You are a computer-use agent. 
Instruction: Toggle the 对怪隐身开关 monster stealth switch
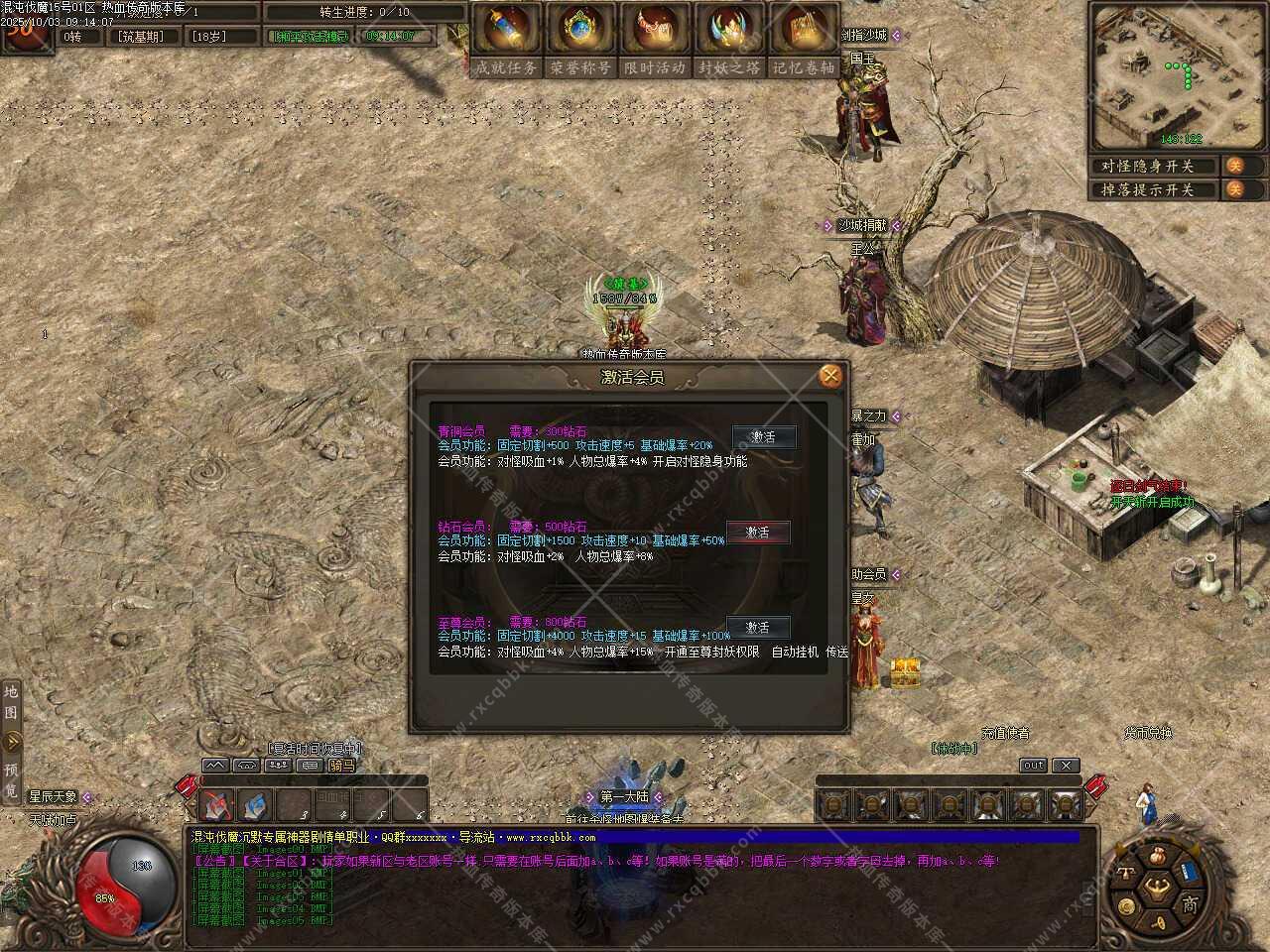click(1234, 166)
